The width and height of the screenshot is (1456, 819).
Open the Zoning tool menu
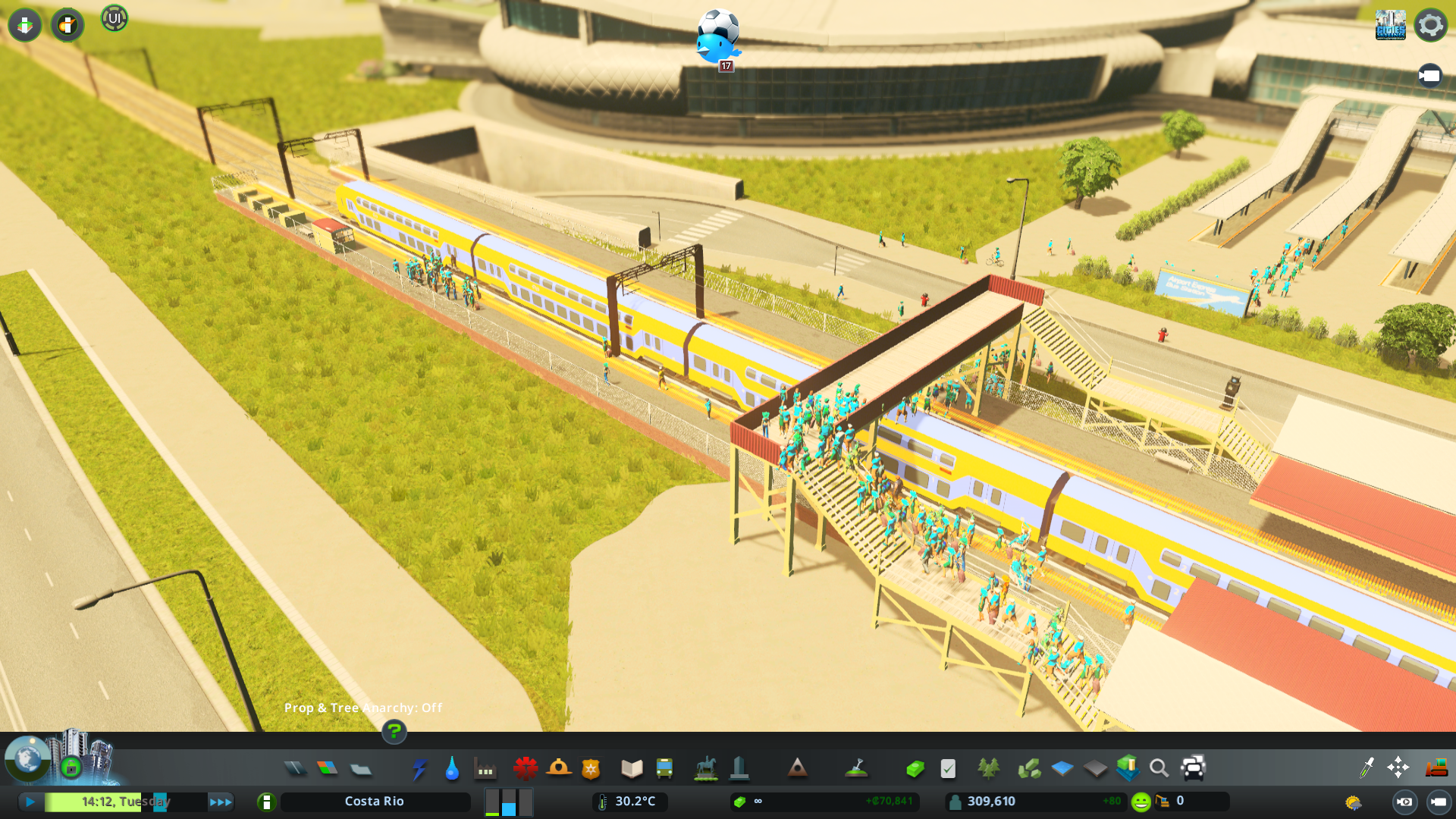coord(327,768)
